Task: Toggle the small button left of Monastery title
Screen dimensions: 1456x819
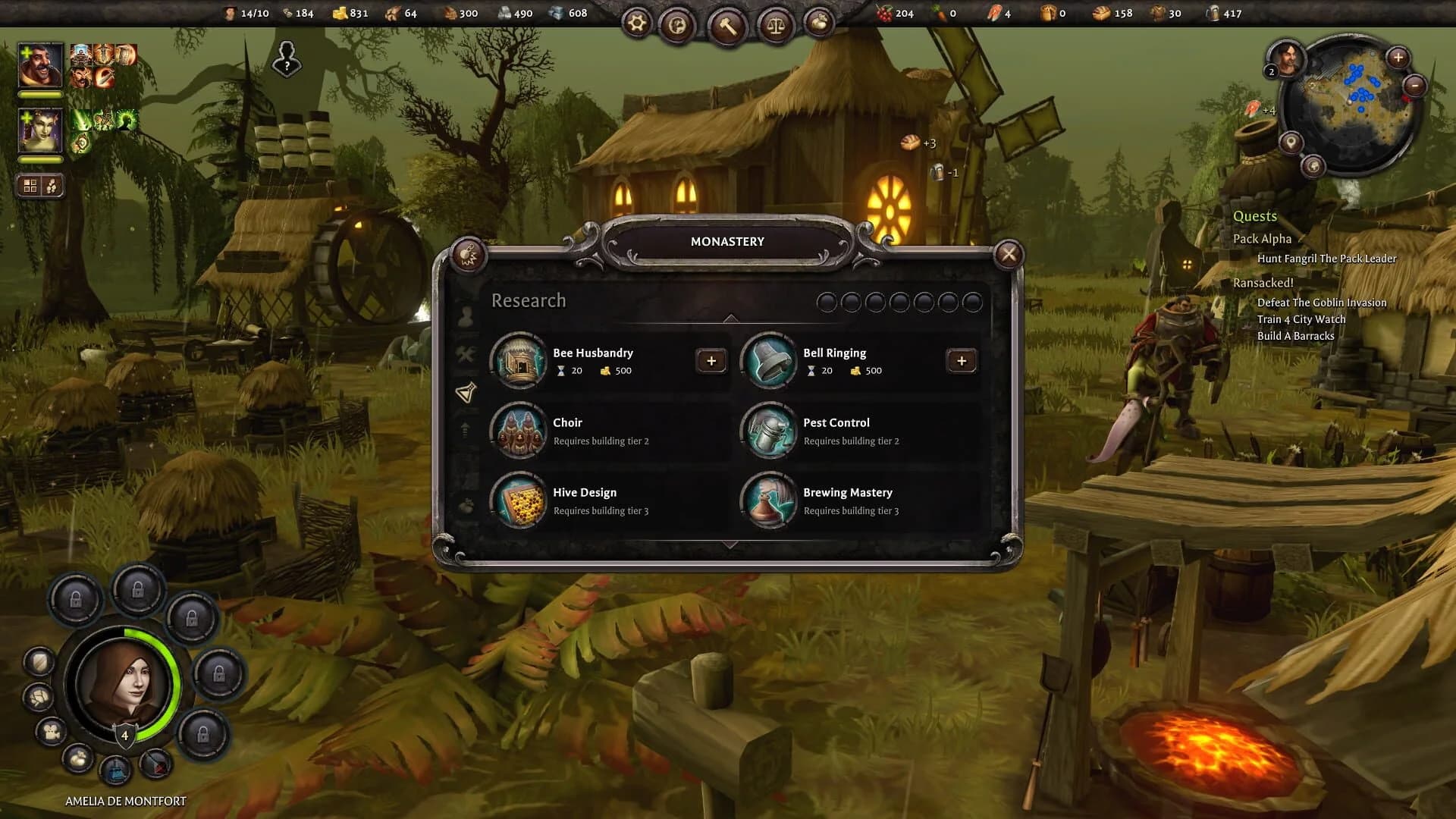Action: [x=467, y=255]
